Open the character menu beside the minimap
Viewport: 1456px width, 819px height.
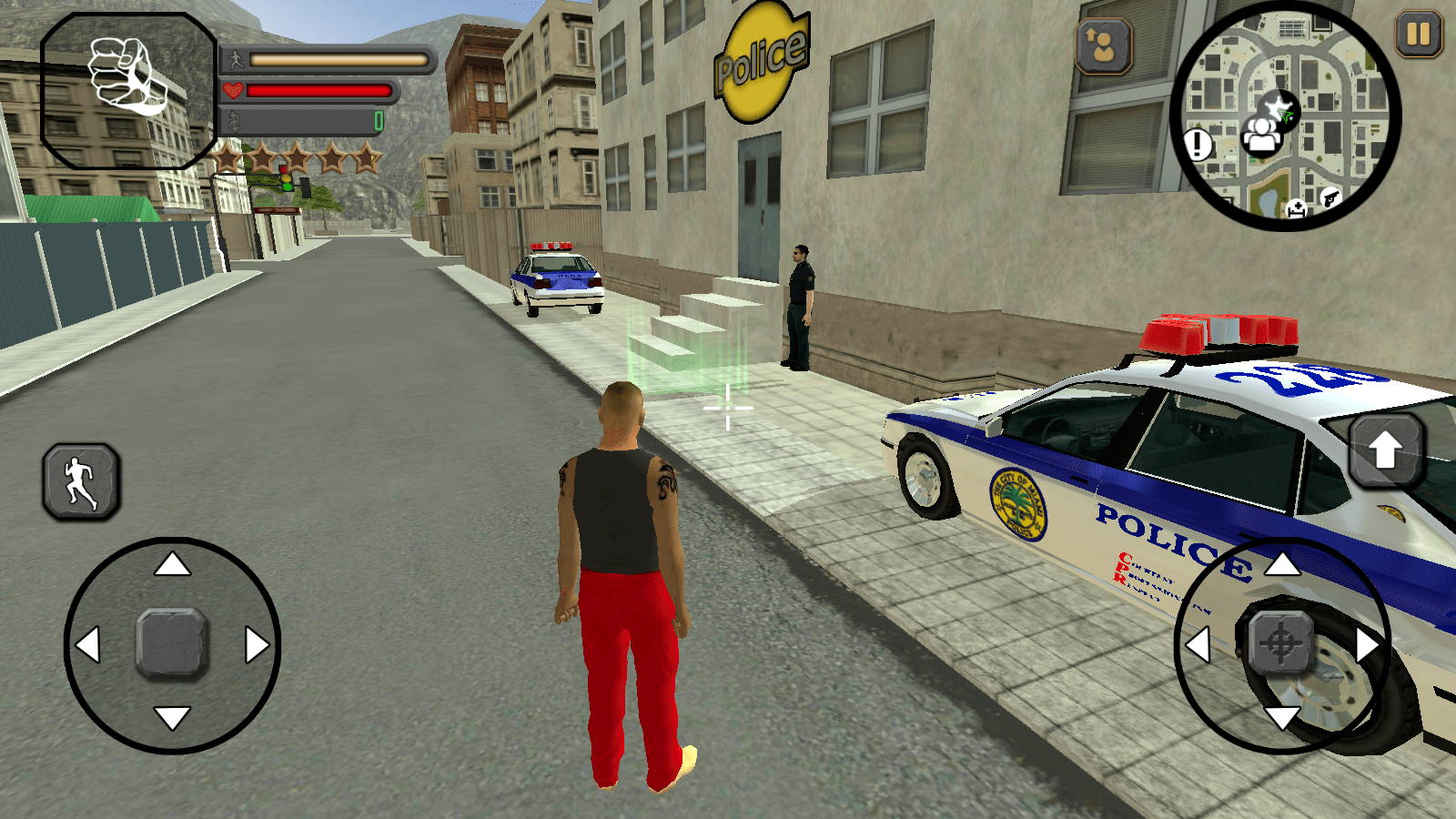pos(1104,45)
